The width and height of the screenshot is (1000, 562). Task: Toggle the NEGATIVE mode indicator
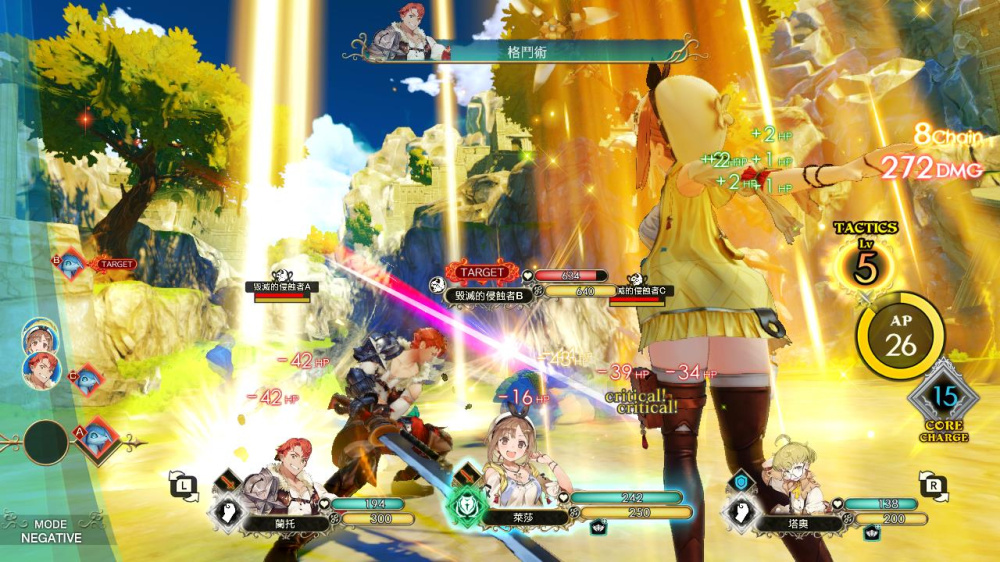pyautogui.click(x=50, y=531)
